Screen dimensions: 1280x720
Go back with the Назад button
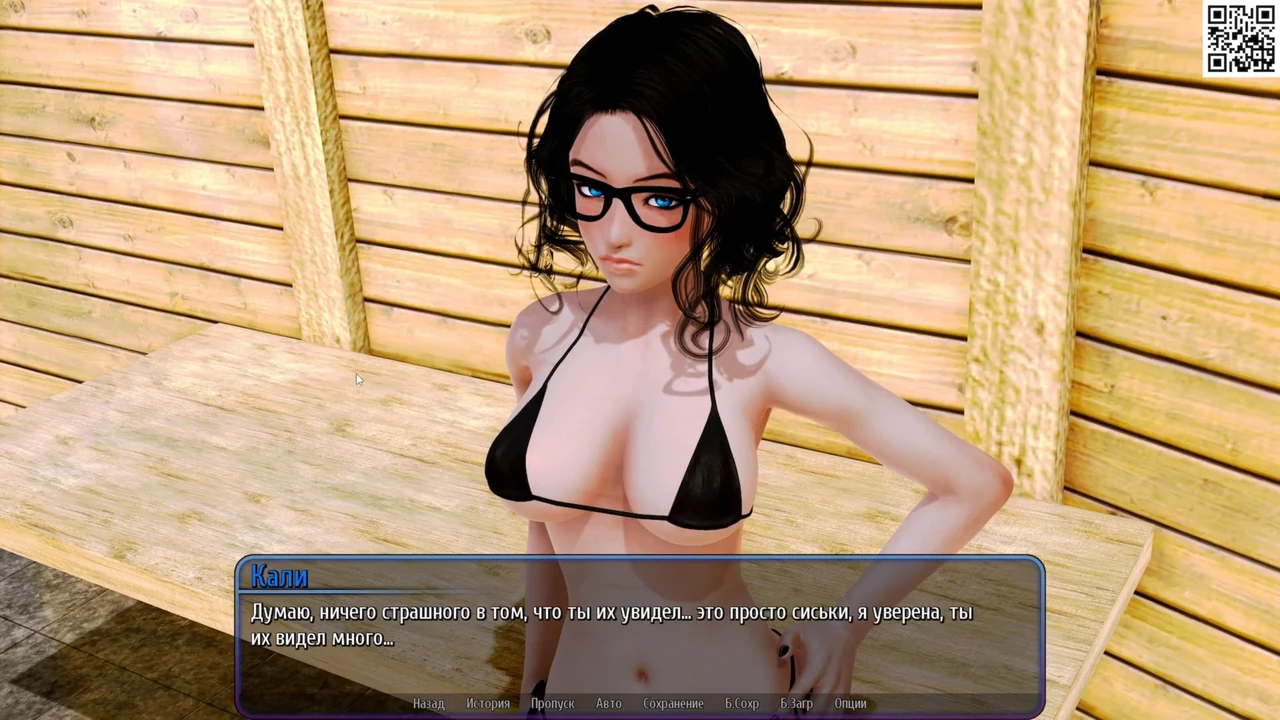click(x=428, y=704)
